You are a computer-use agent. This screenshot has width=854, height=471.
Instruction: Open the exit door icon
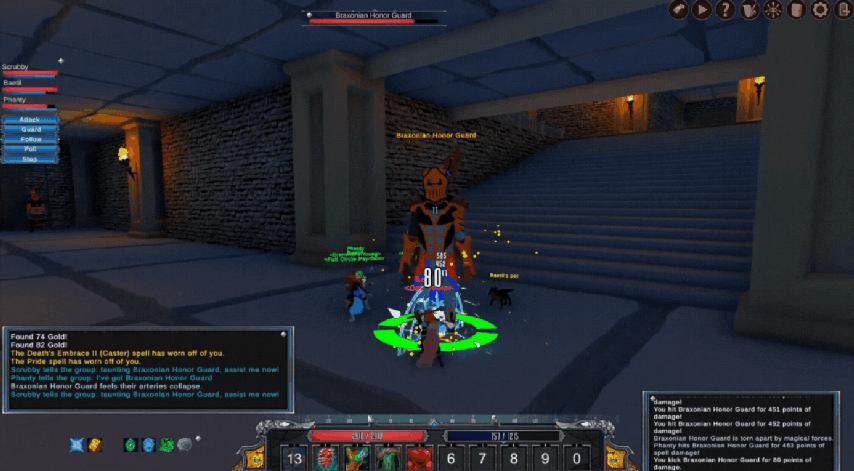coord(843,10)
